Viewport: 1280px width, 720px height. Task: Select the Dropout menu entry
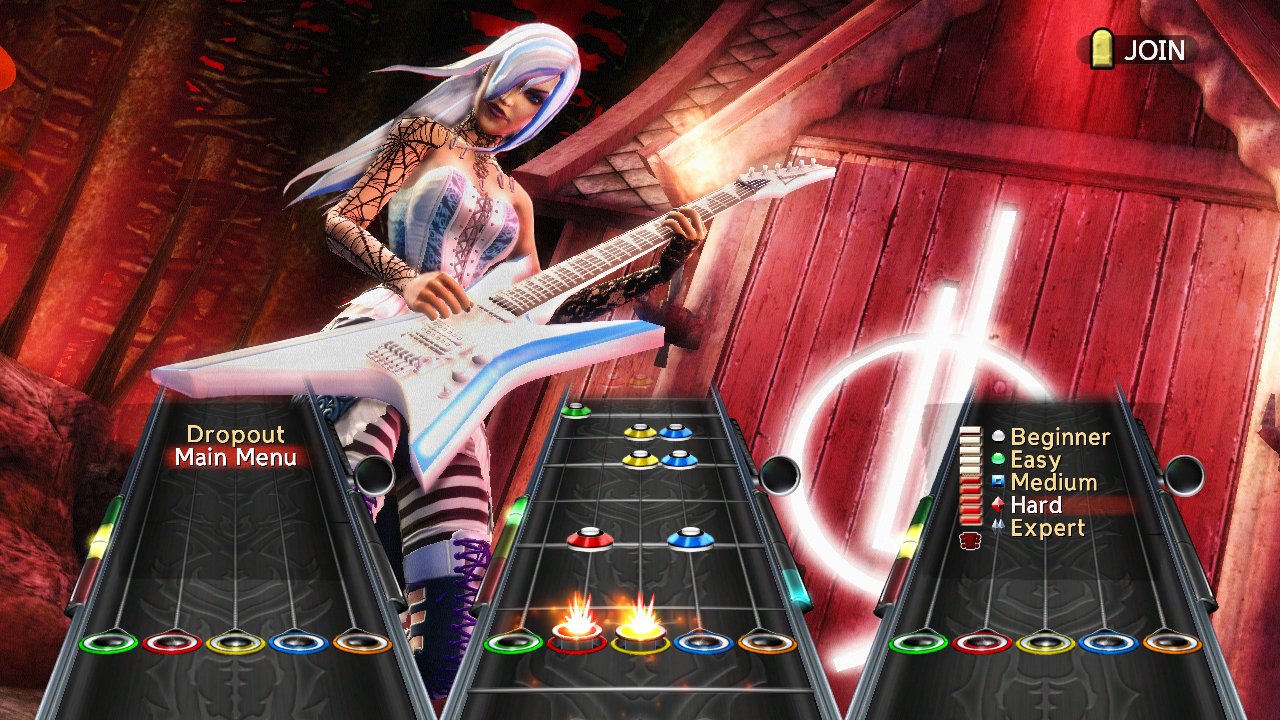point(237,434)
